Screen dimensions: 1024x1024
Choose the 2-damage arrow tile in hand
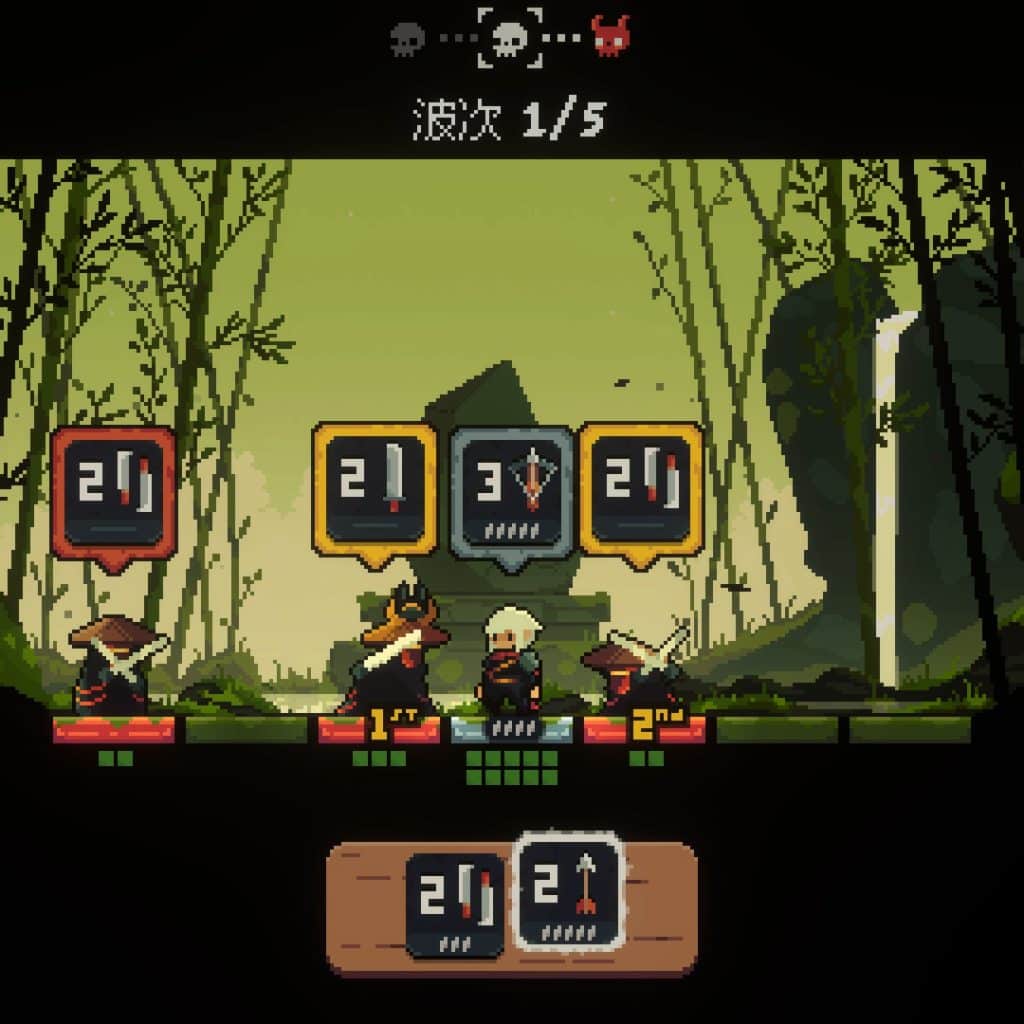click(x=569, y=892)
